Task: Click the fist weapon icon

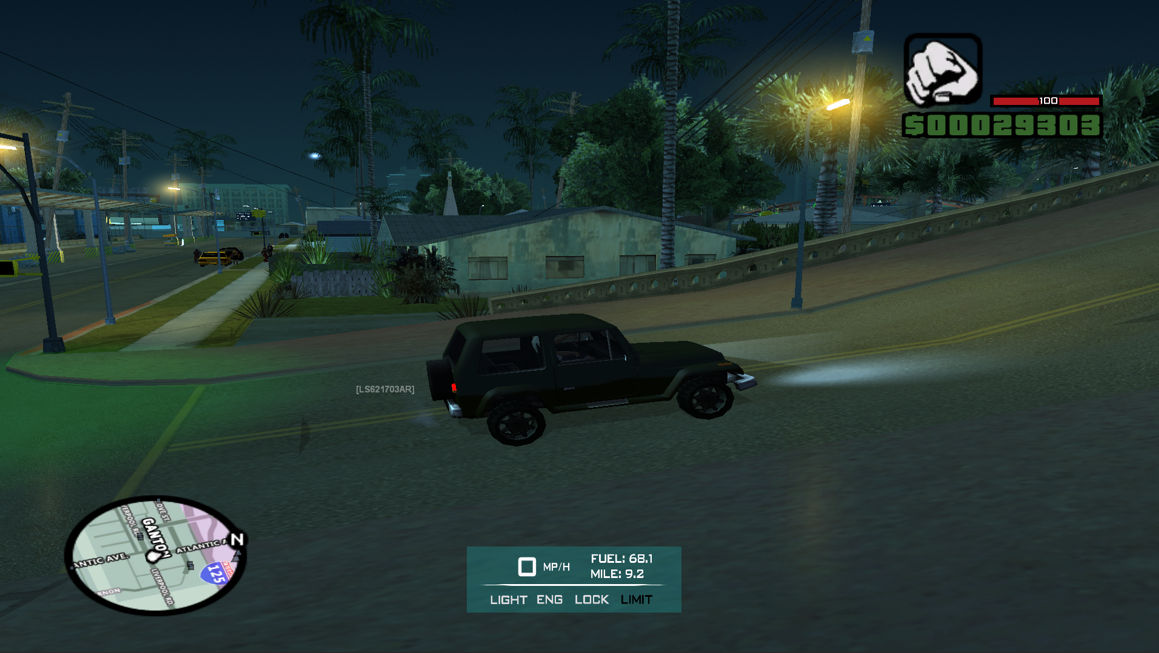Action: pyautogui.click(x=942, y=70)
